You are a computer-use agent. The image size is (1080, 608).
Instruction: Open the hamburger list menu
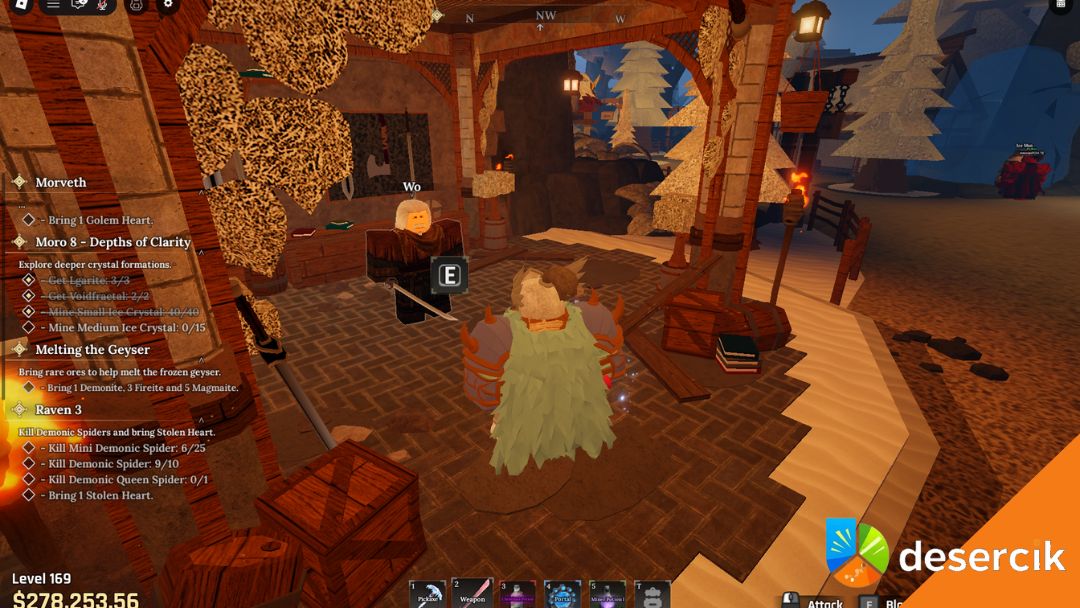pyautogui.click(x=53, y=4)
